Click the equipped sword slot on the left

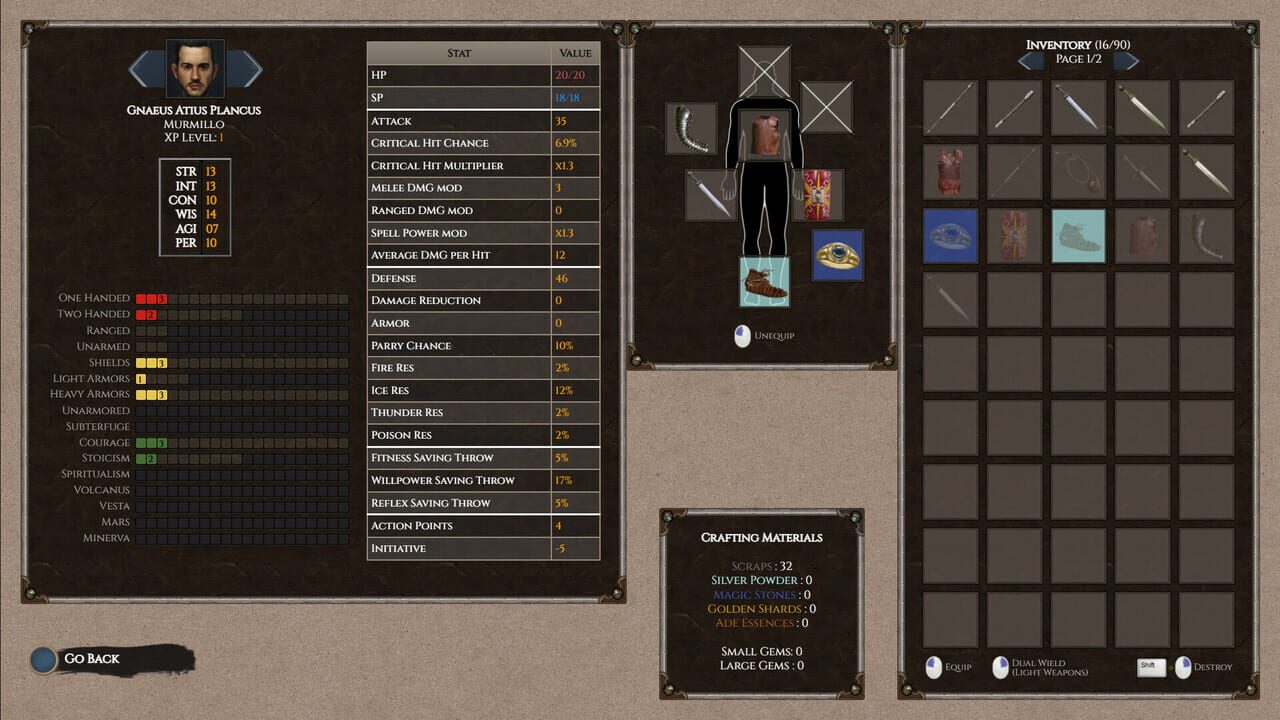click(710, 196)
